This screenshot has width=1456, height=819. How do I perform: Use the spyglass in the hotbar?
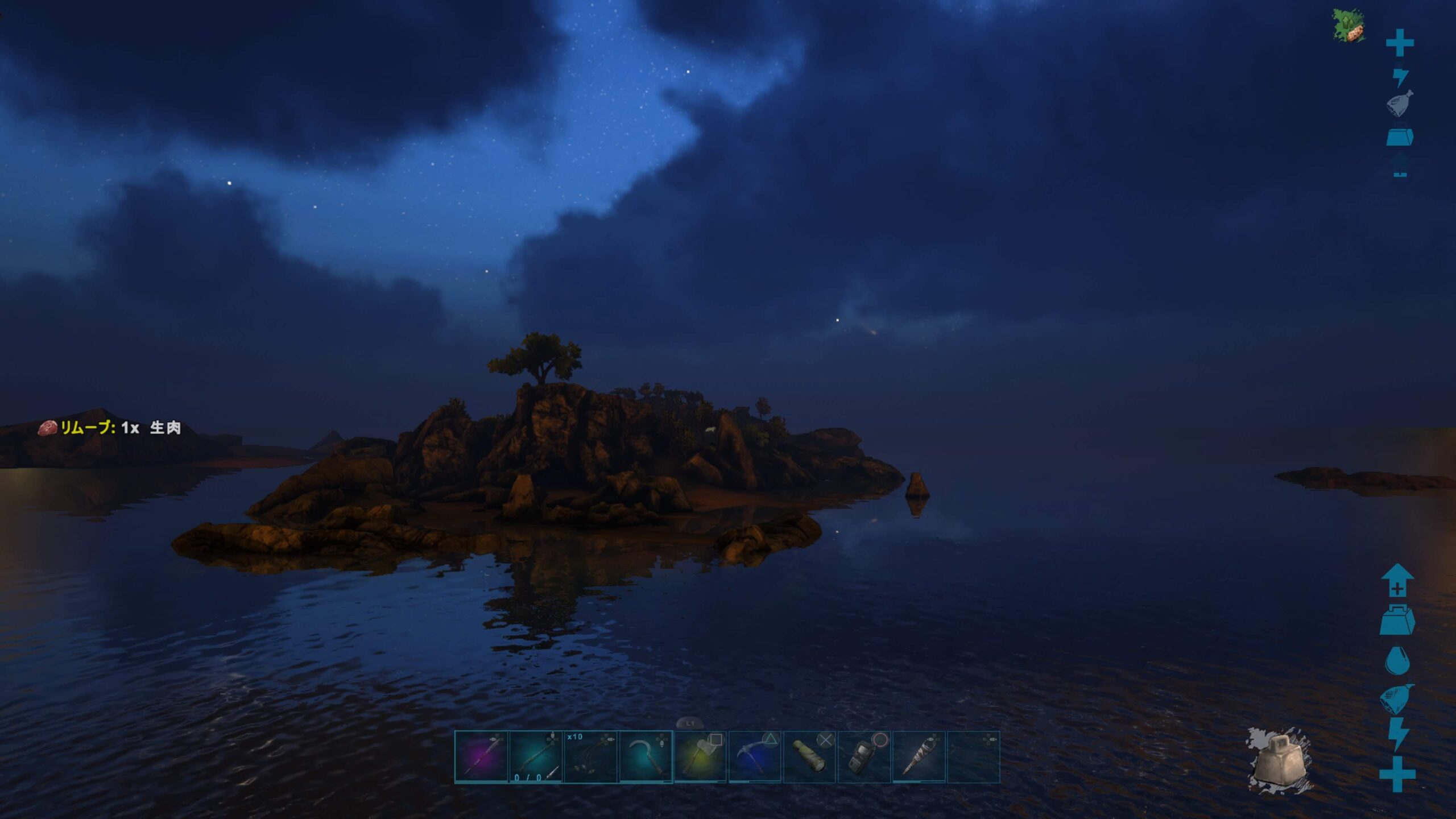coord(809,757)
